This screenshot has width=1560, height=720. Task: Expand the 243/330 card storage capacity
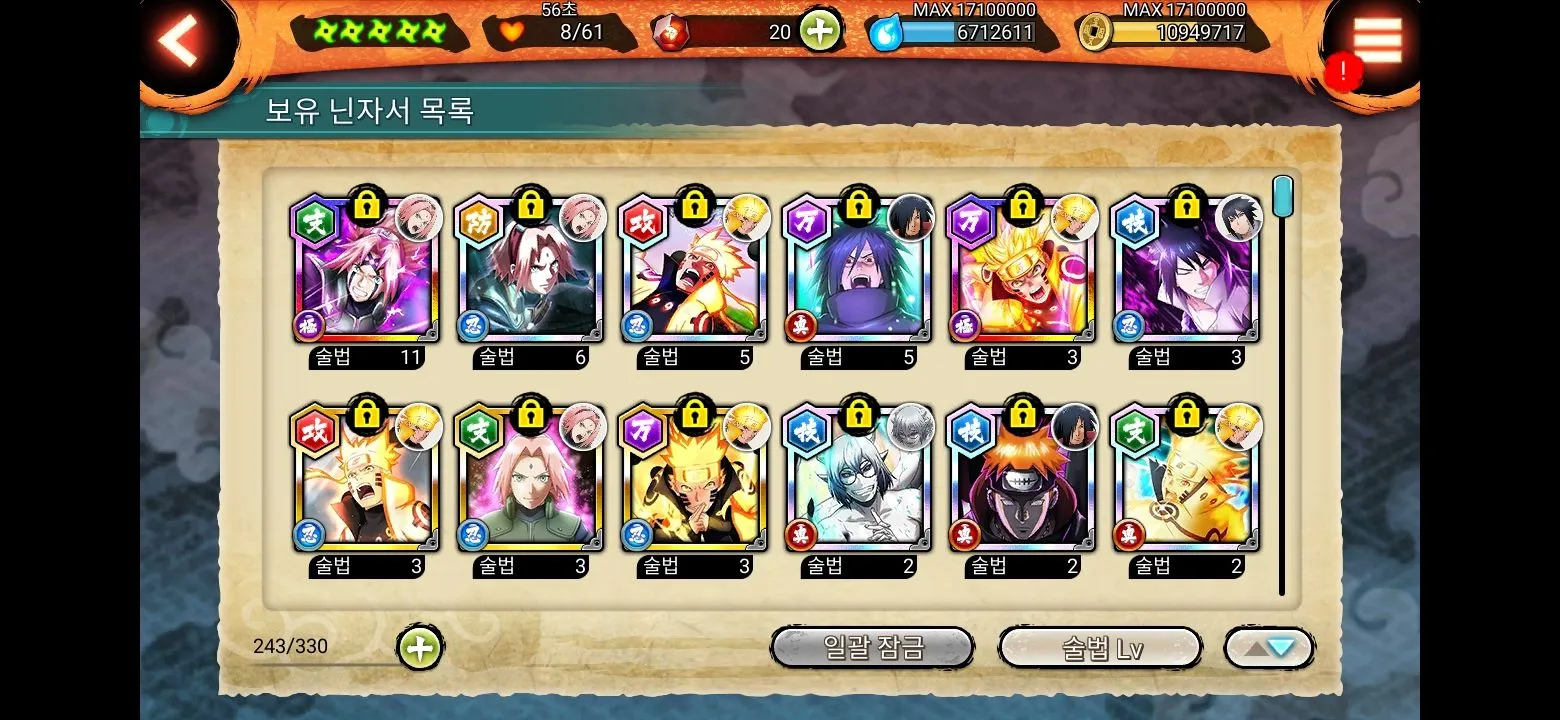point(420,648)
